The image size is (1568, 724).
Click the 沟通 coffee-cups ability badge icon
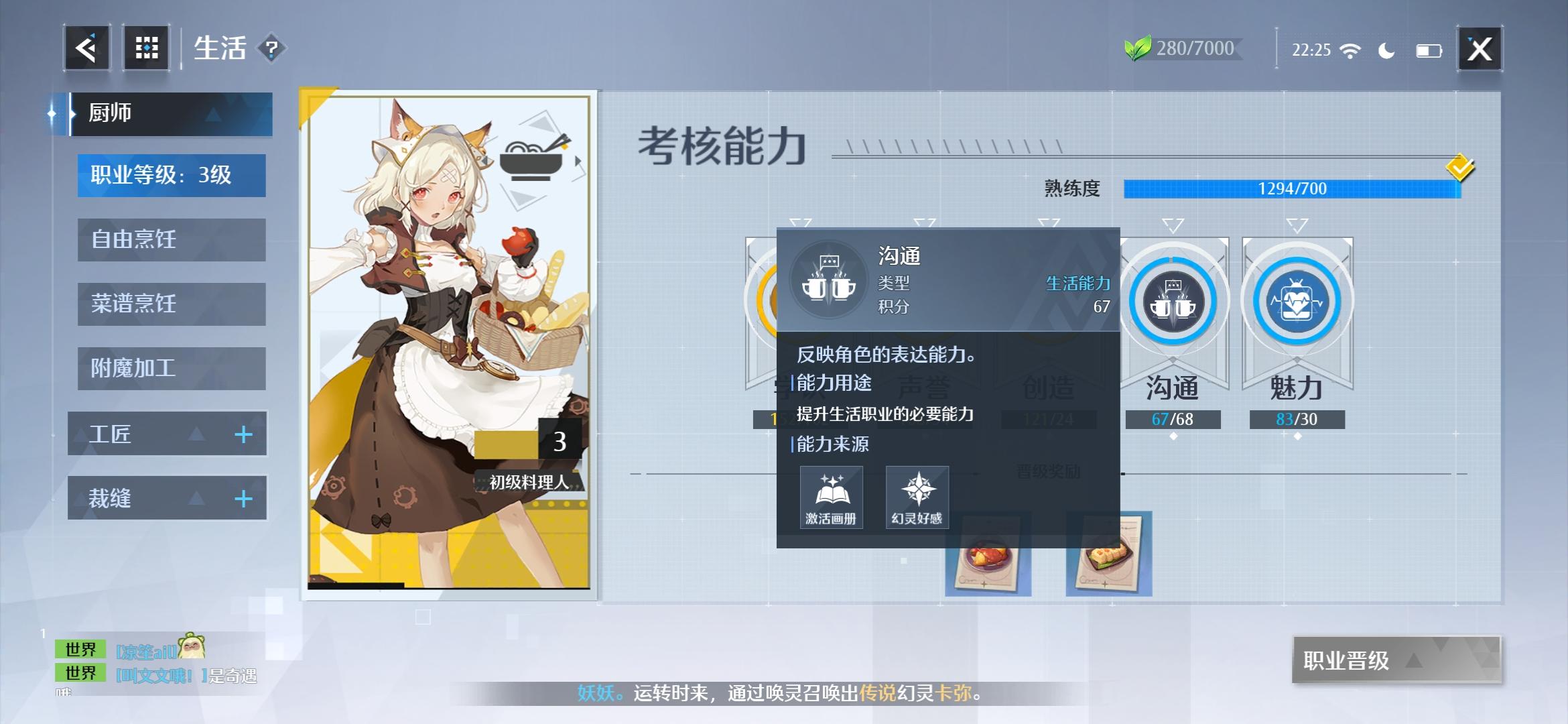tap(1173, 300)
